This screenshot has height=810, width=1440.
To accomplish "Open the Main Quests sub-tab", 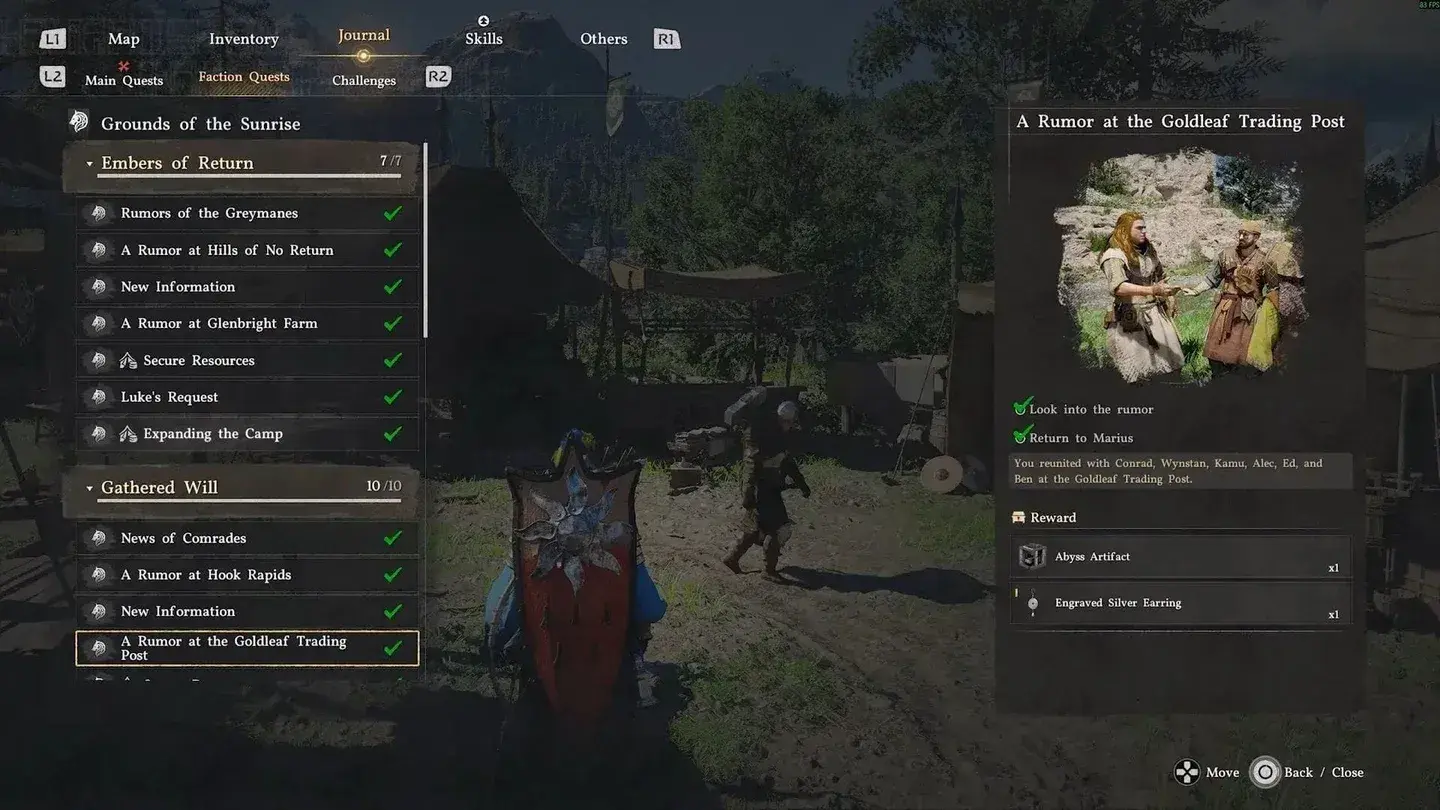I will click(123, 80).
